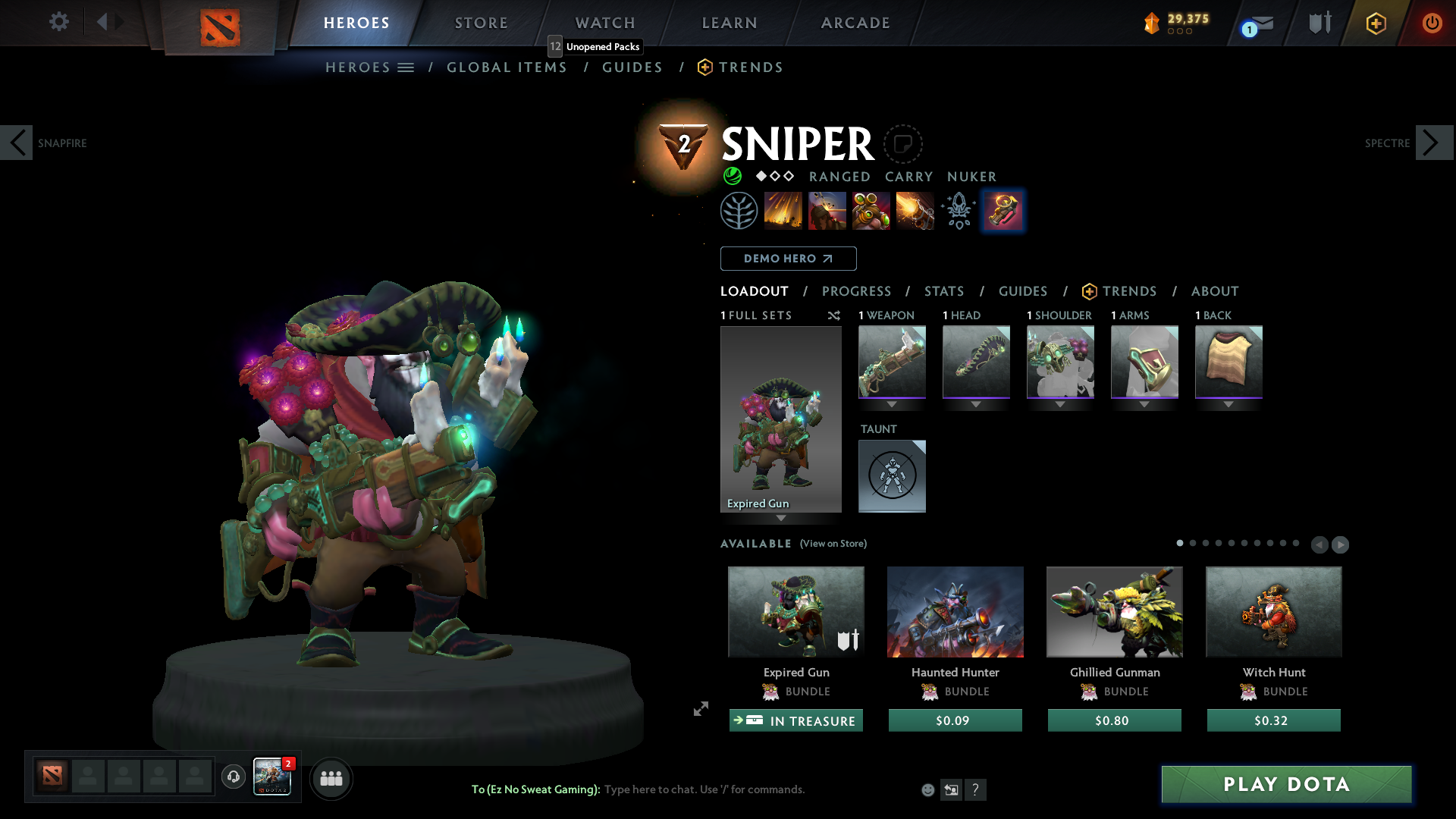Select the equipped weapon slot
Image resolution: width=1456 pixels, height=819 pixels.
click(x=892, y=362)
